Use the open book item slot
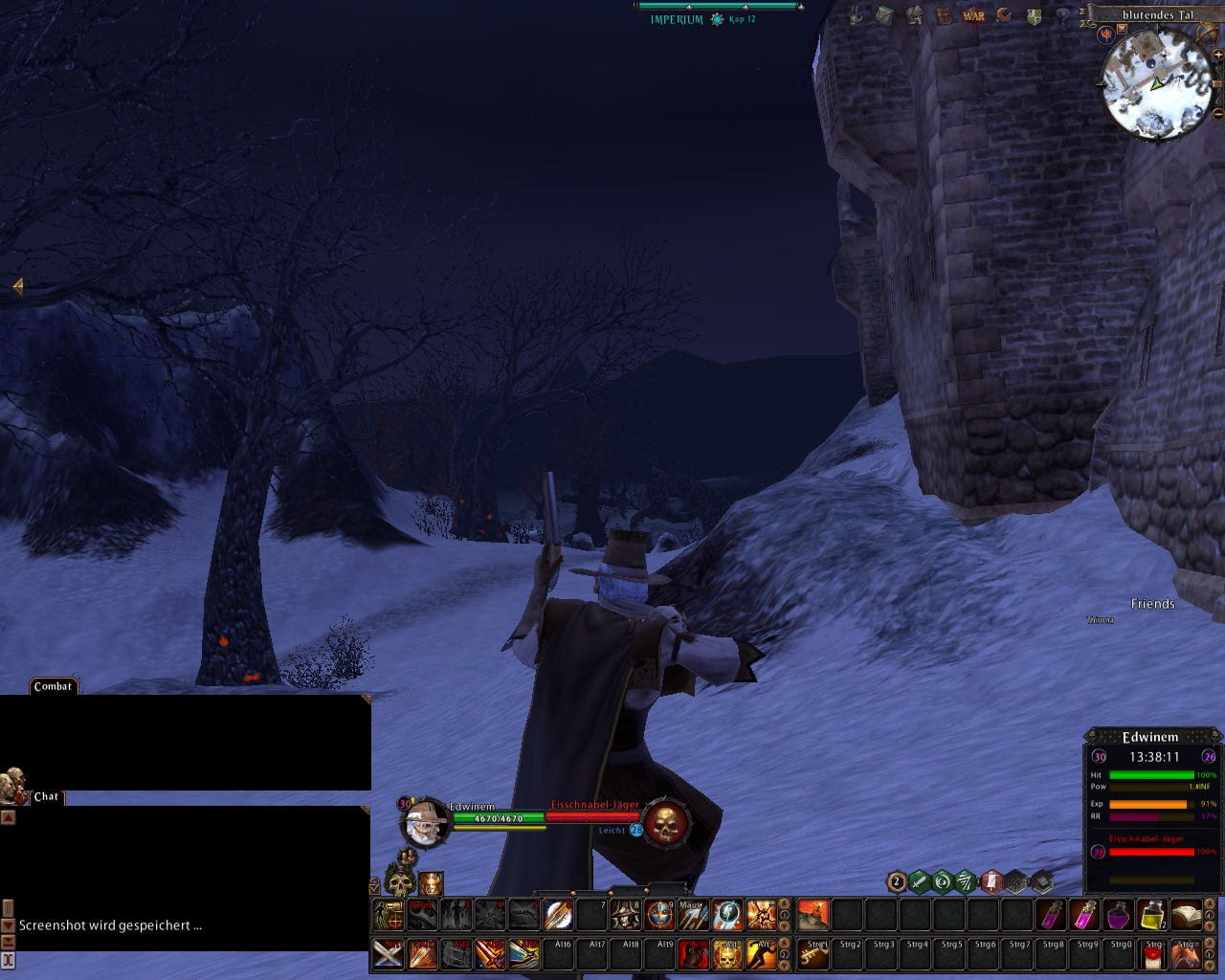1225x980 pixels. (x=1187, y=915)
